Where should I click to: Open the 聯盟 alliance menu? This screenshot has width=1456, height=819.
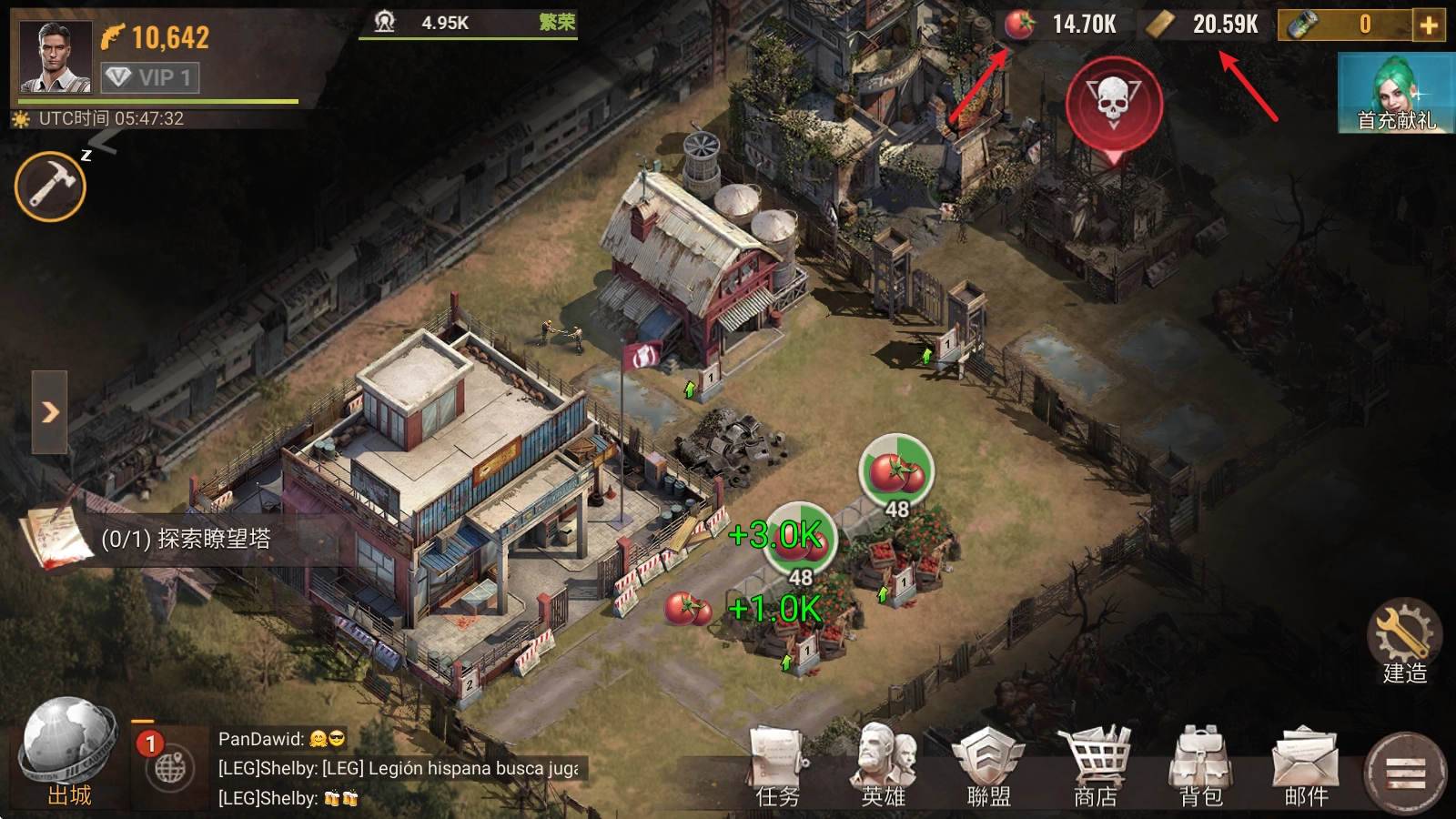pyautogui.click(x=988, y=766)
